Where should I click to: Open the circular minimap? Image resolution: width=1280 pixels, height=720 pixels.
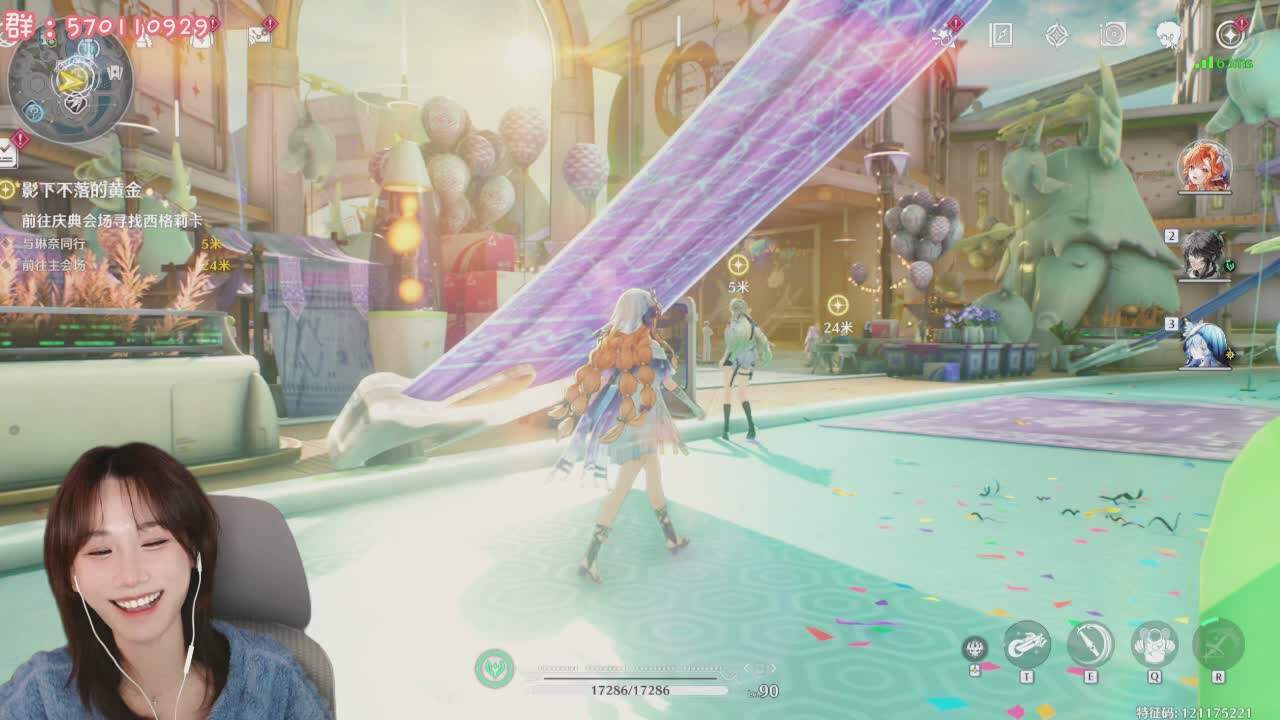click(x=70, y=82)
